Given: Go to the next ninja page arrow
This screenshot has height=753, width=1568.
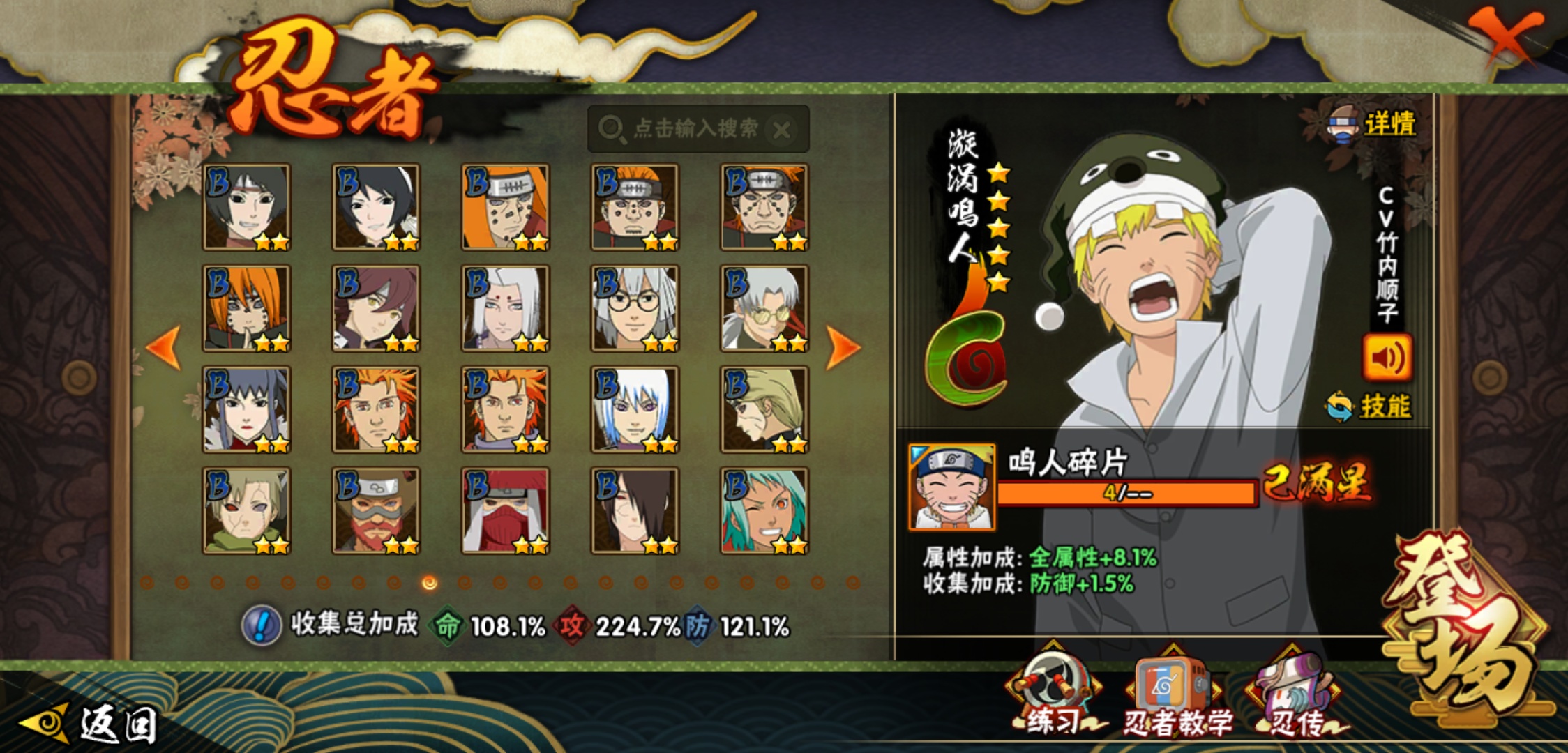Looking at the screenshot, I should coord(843,347).
